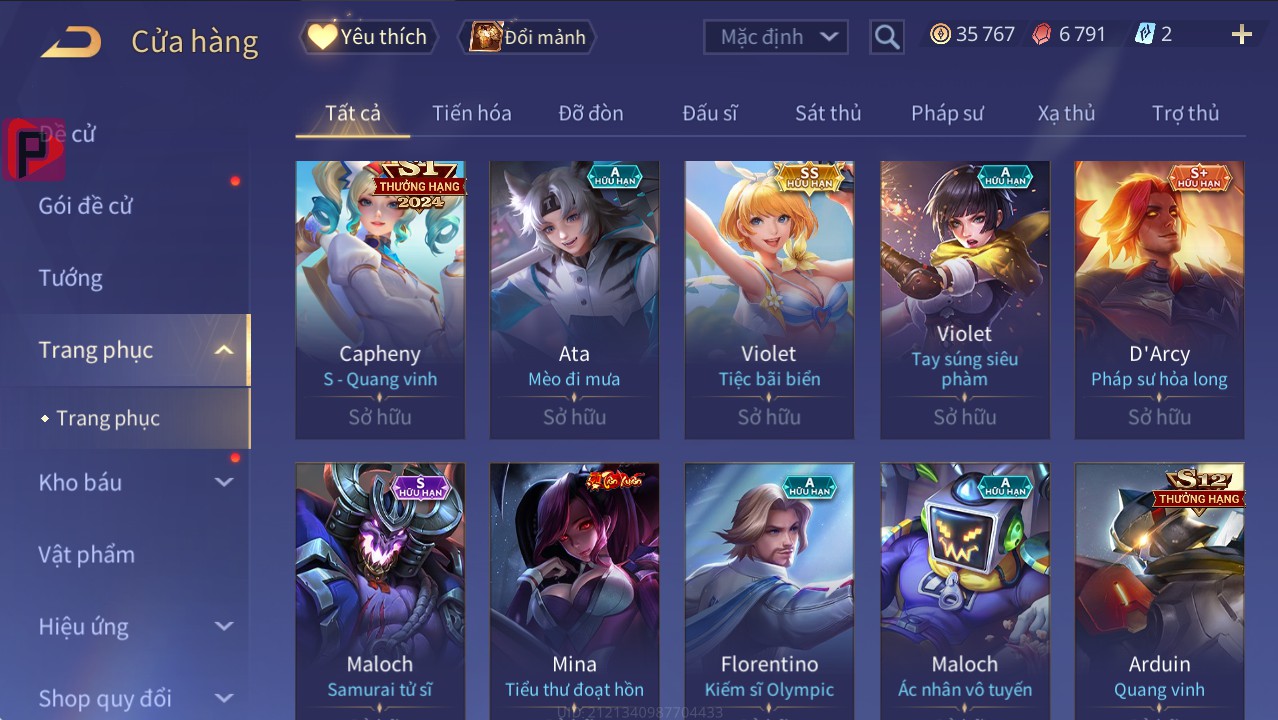Open the Đổi mảnh fragment exchange
This screenshot has width=1278, height=720.
coord(528,37)
